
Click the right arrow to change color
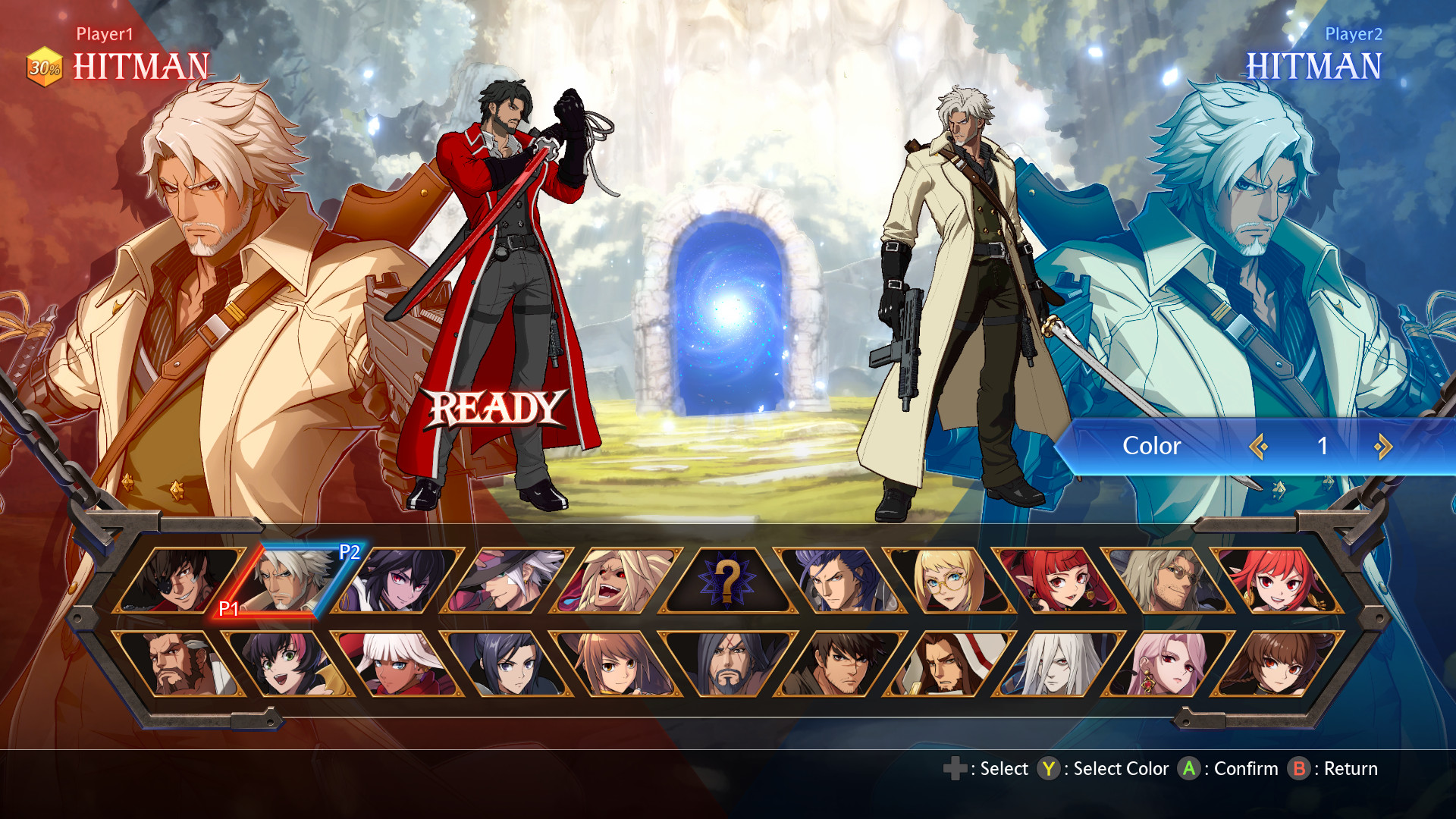point(1382,447)
